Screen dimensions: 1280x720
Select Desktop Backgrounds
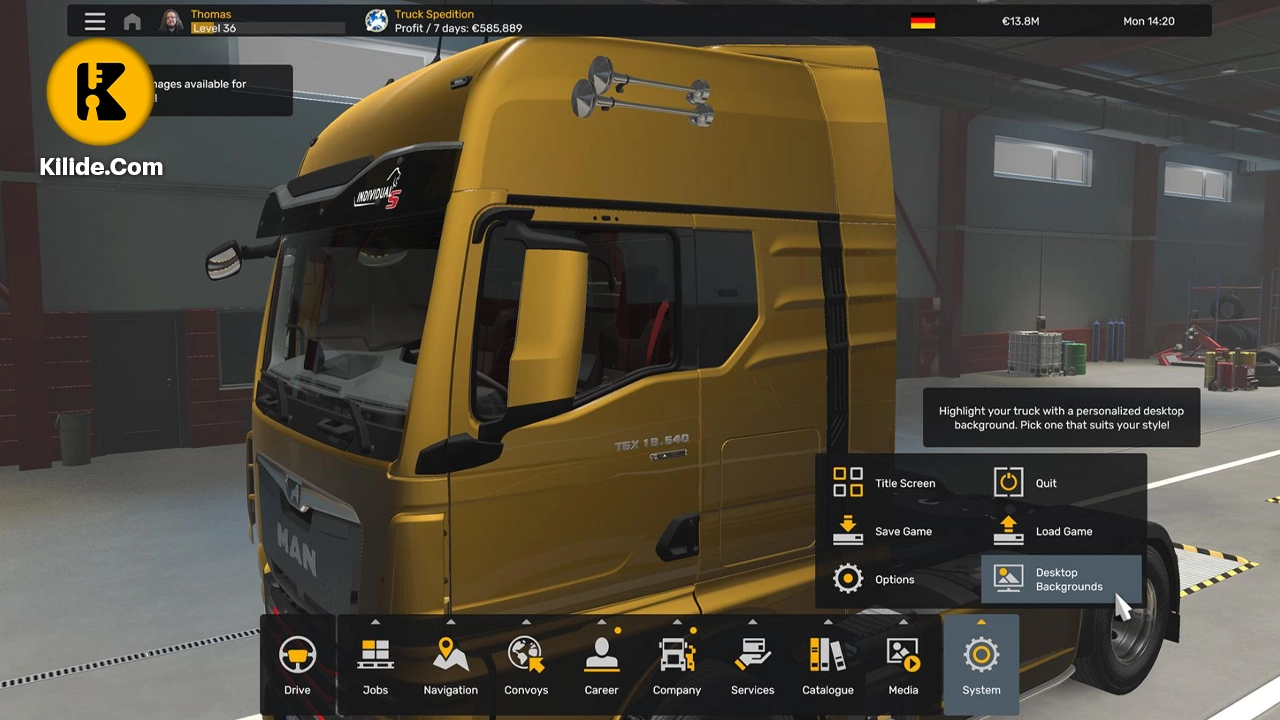1060,579
